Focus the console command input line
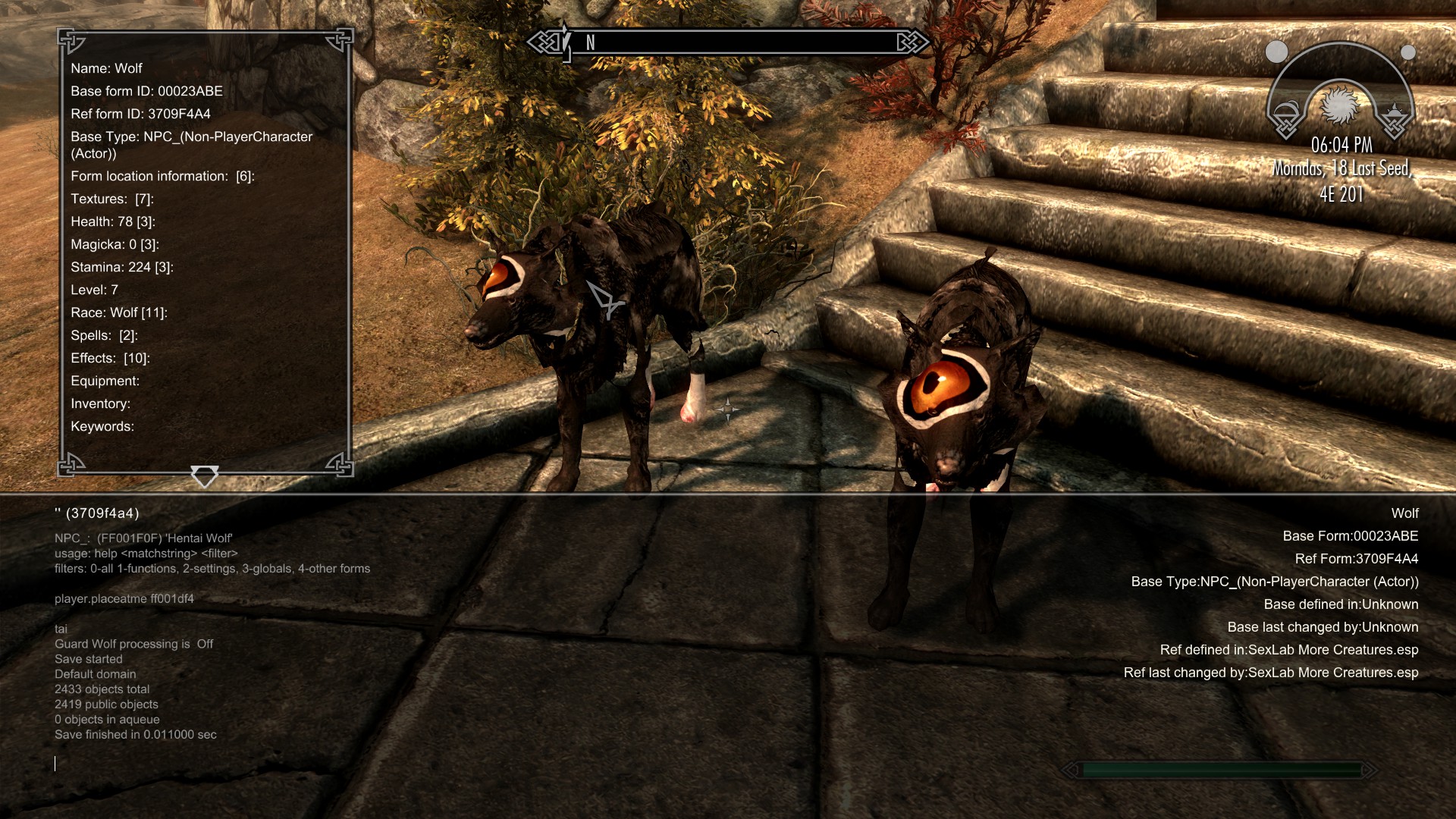The image size is (1456, 819). [x=303, y=764]
